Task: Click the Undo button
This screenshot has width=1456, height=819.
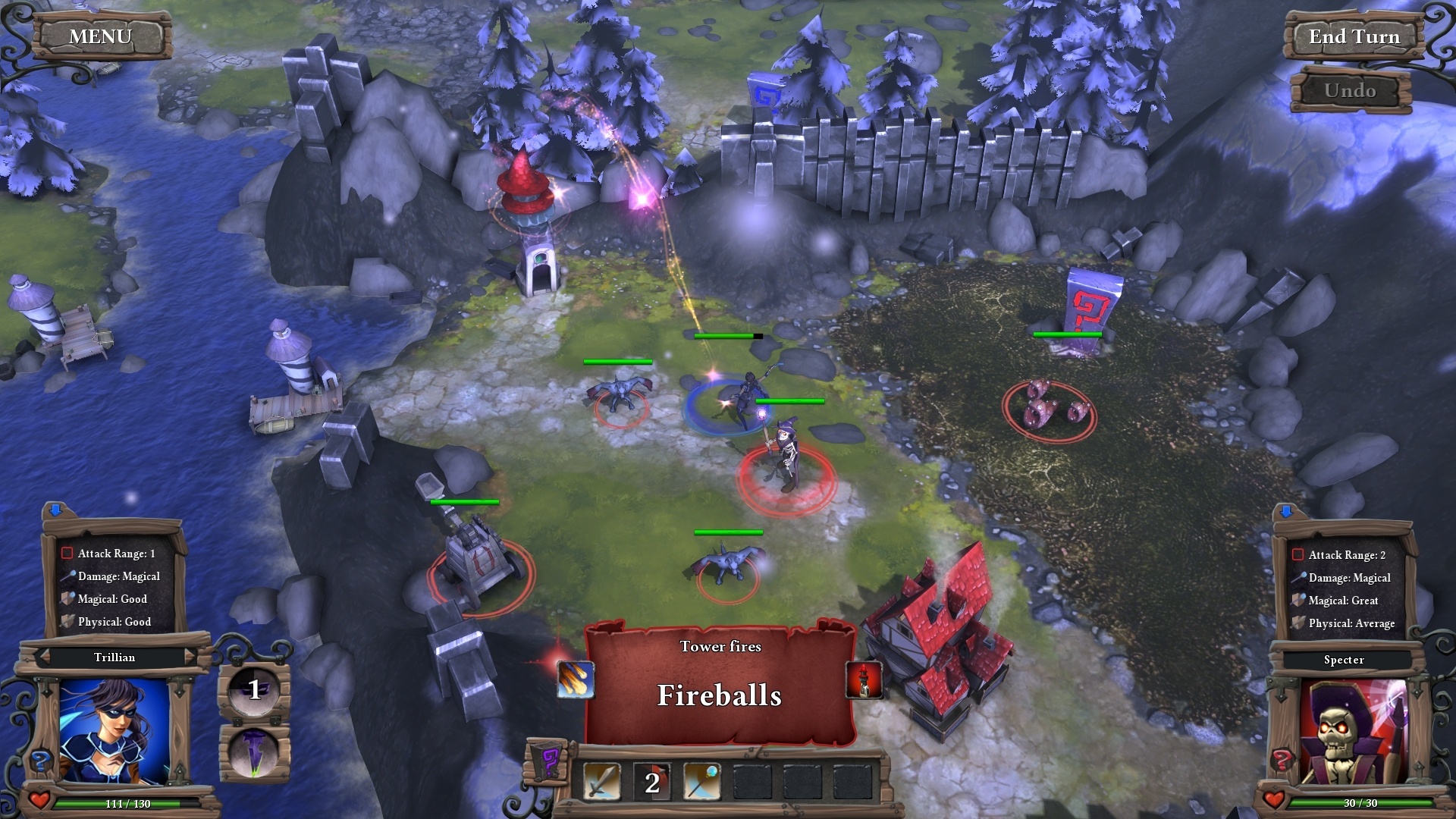Action: [x=1352, y=89]
